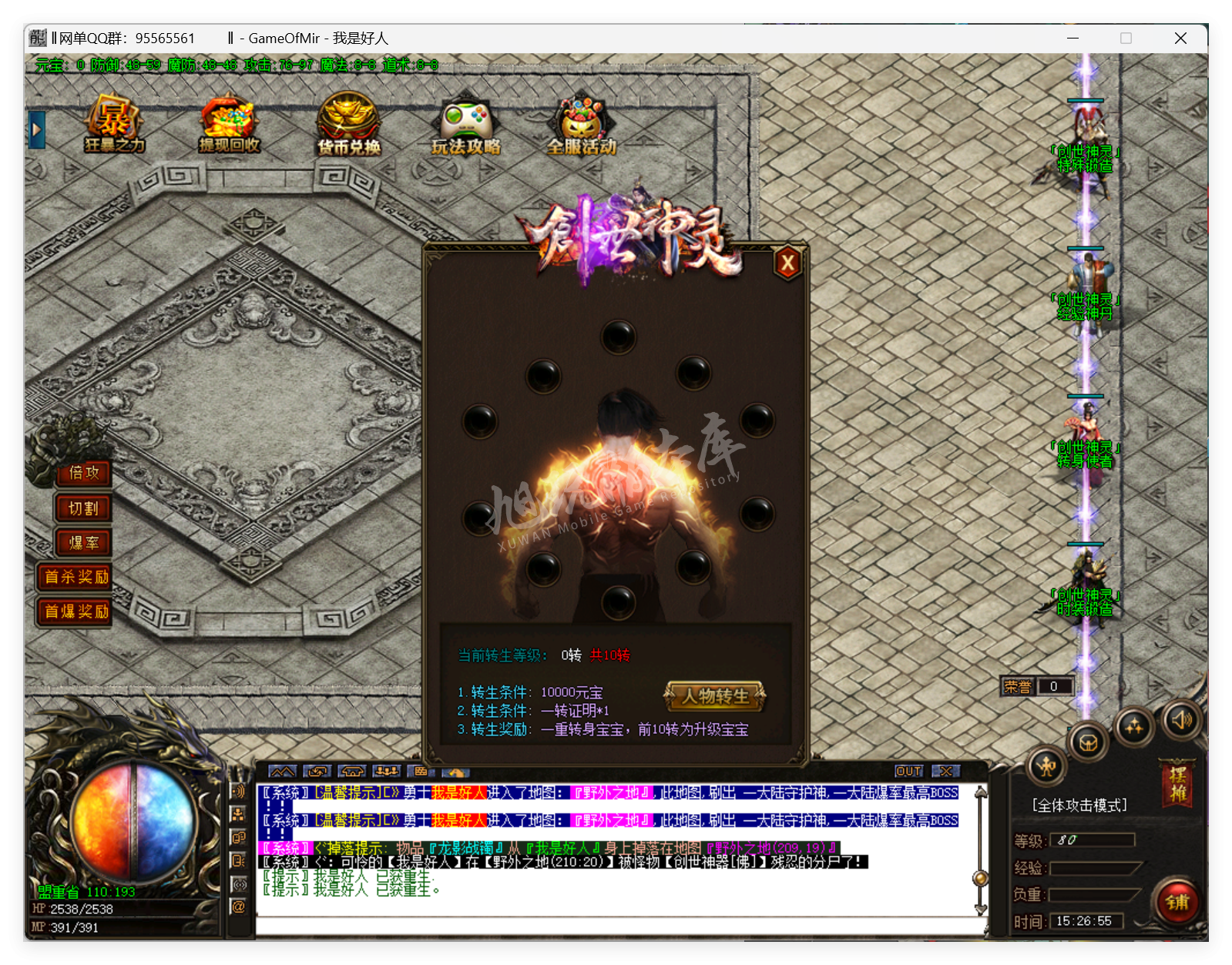Viewport: 1232px width, 965px height.
Task: Open the 摆摊 stall button
Action: tap(1177, 784)
